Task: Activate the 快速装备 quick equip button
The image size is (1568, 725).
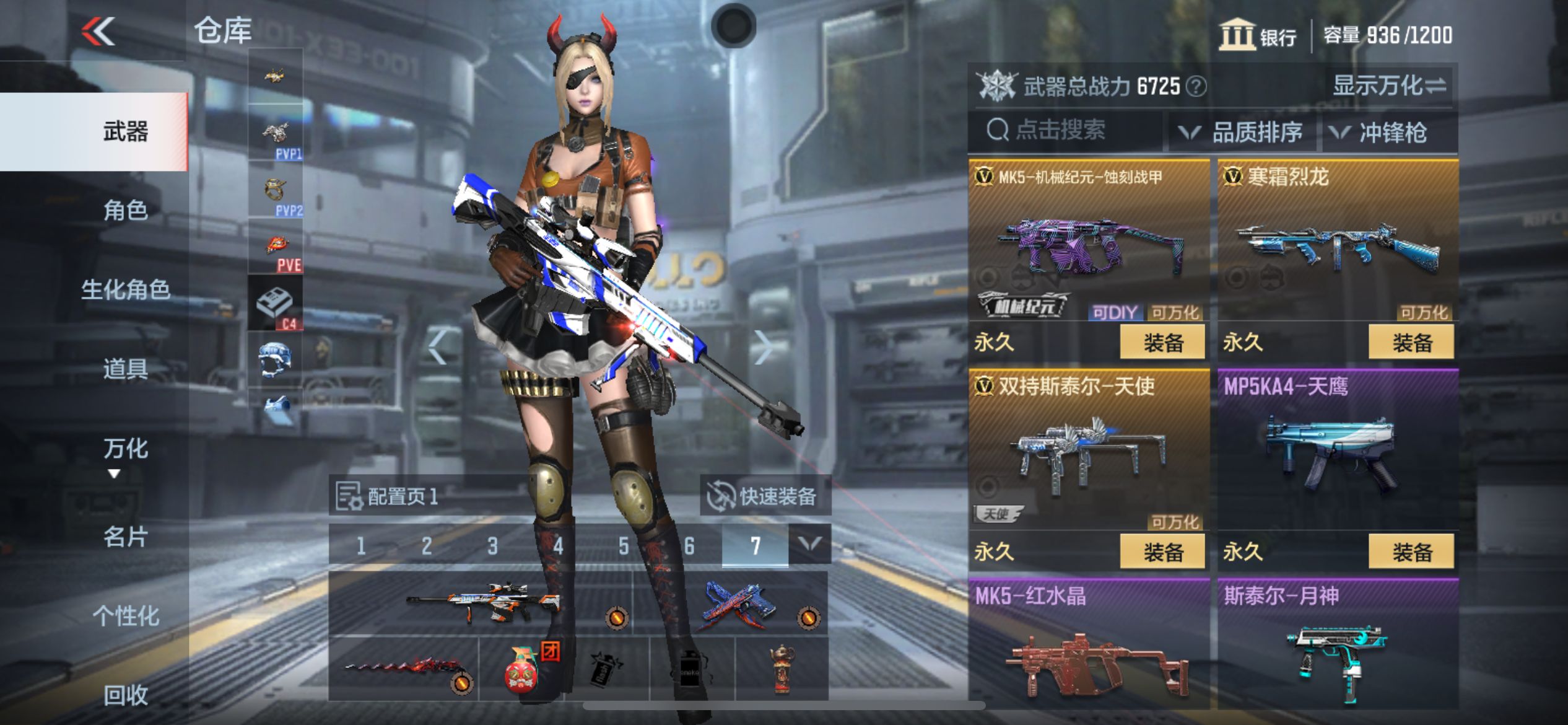Action: click(x=764, y=496)
